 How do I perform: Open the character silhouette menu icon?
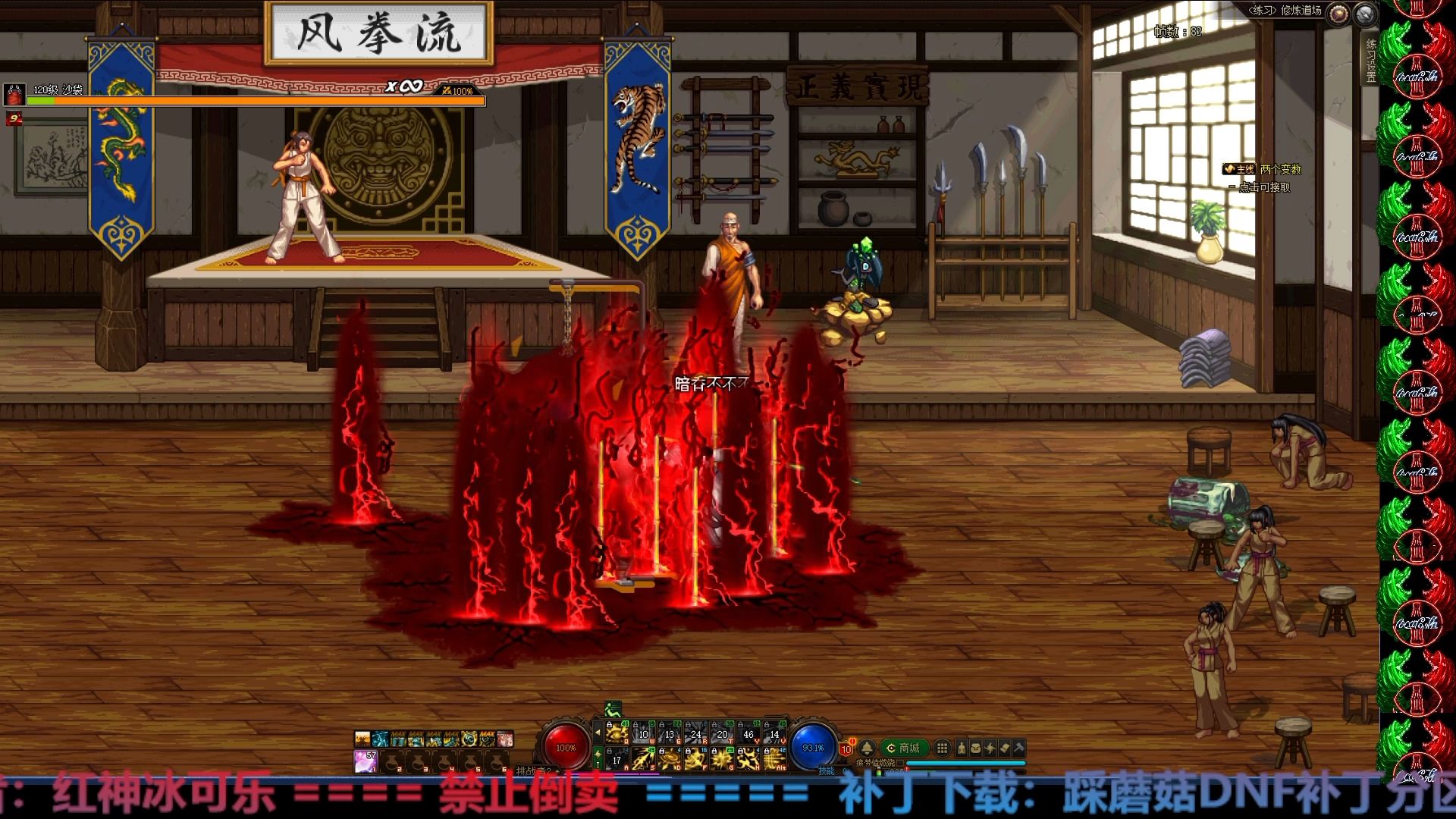962,748
